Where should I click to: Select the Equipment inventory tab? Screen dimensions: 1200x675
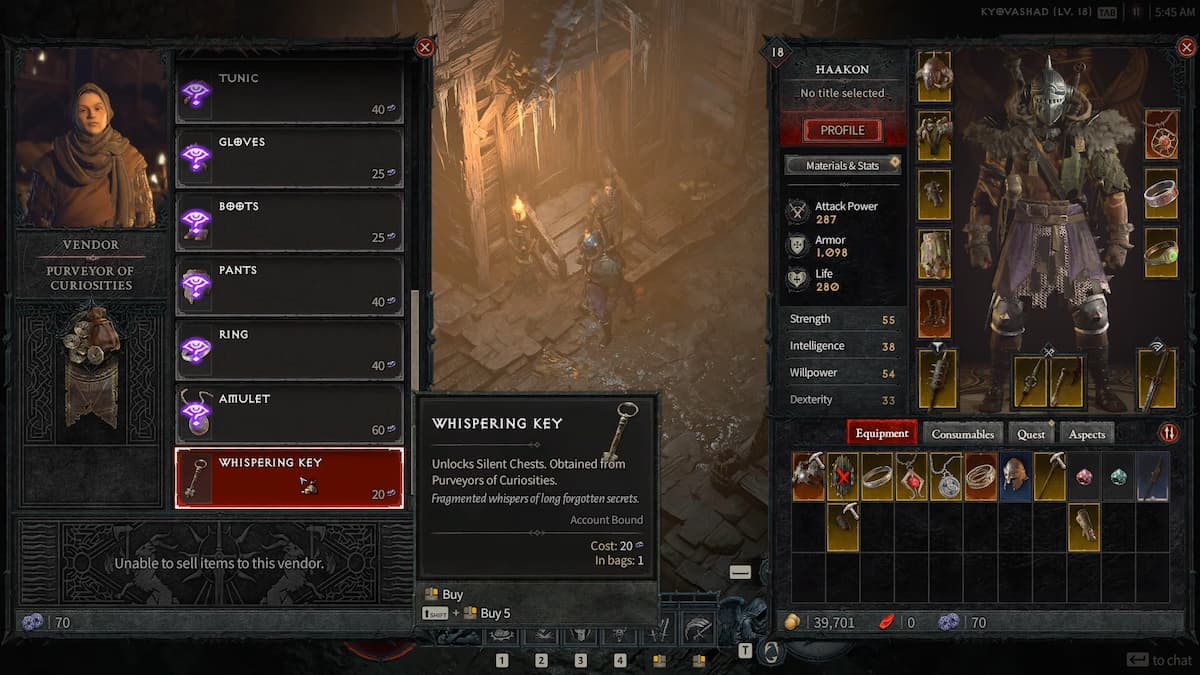[x=882, y=434]
